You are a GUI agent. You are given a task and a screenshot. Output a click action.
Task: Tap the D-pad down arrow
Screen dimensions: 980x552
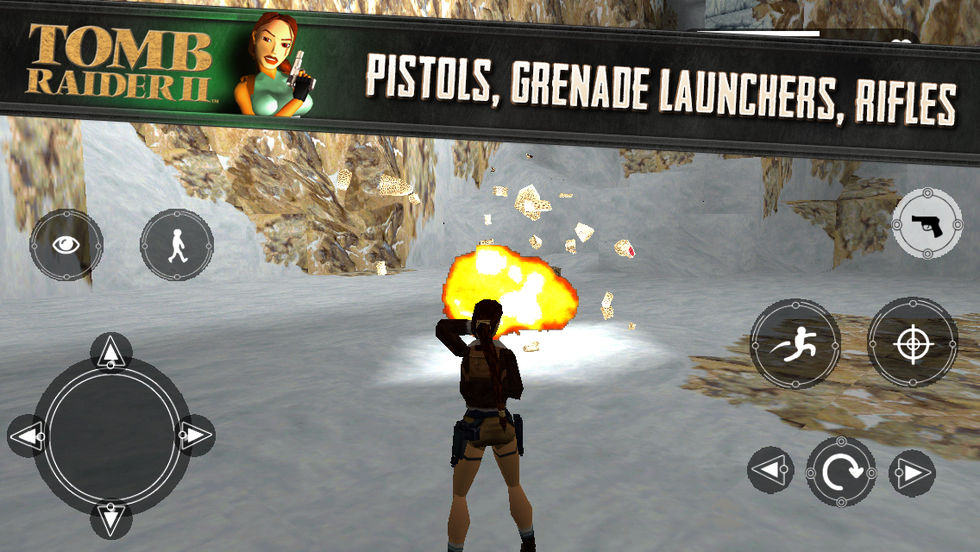click(x=111, y=517)
